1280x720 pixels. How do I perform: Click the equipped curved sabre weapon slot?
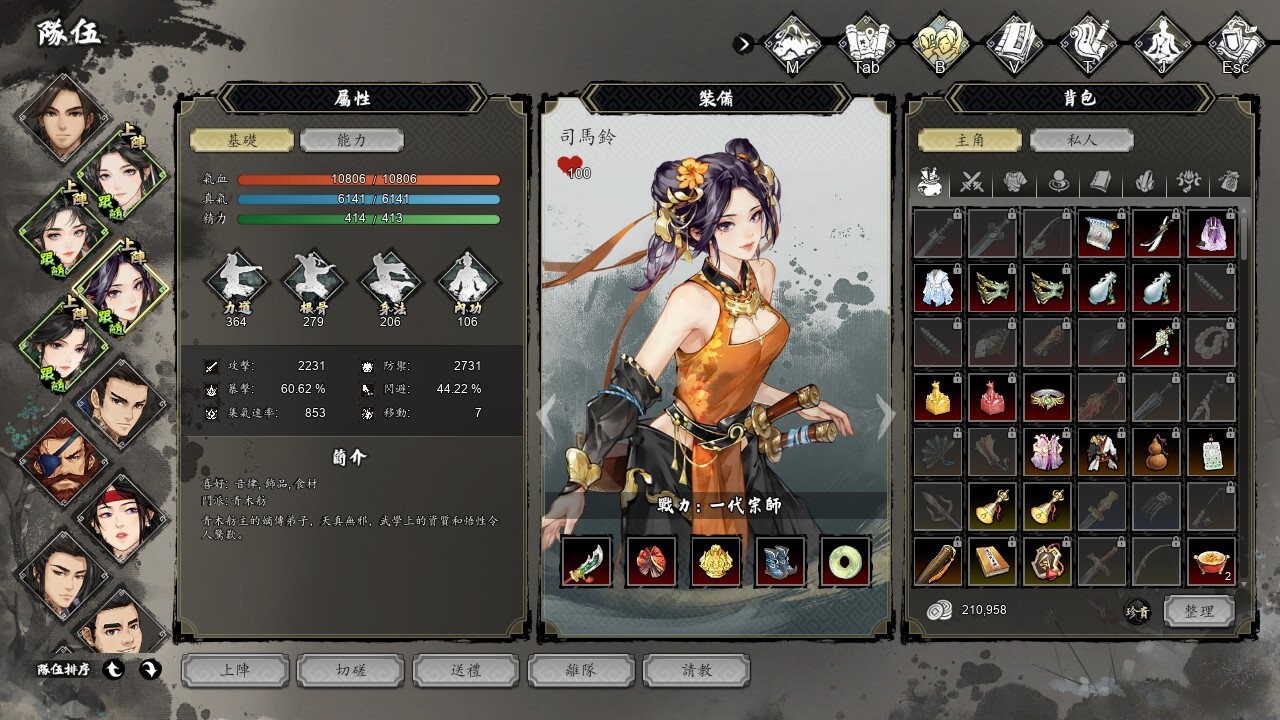587,561
